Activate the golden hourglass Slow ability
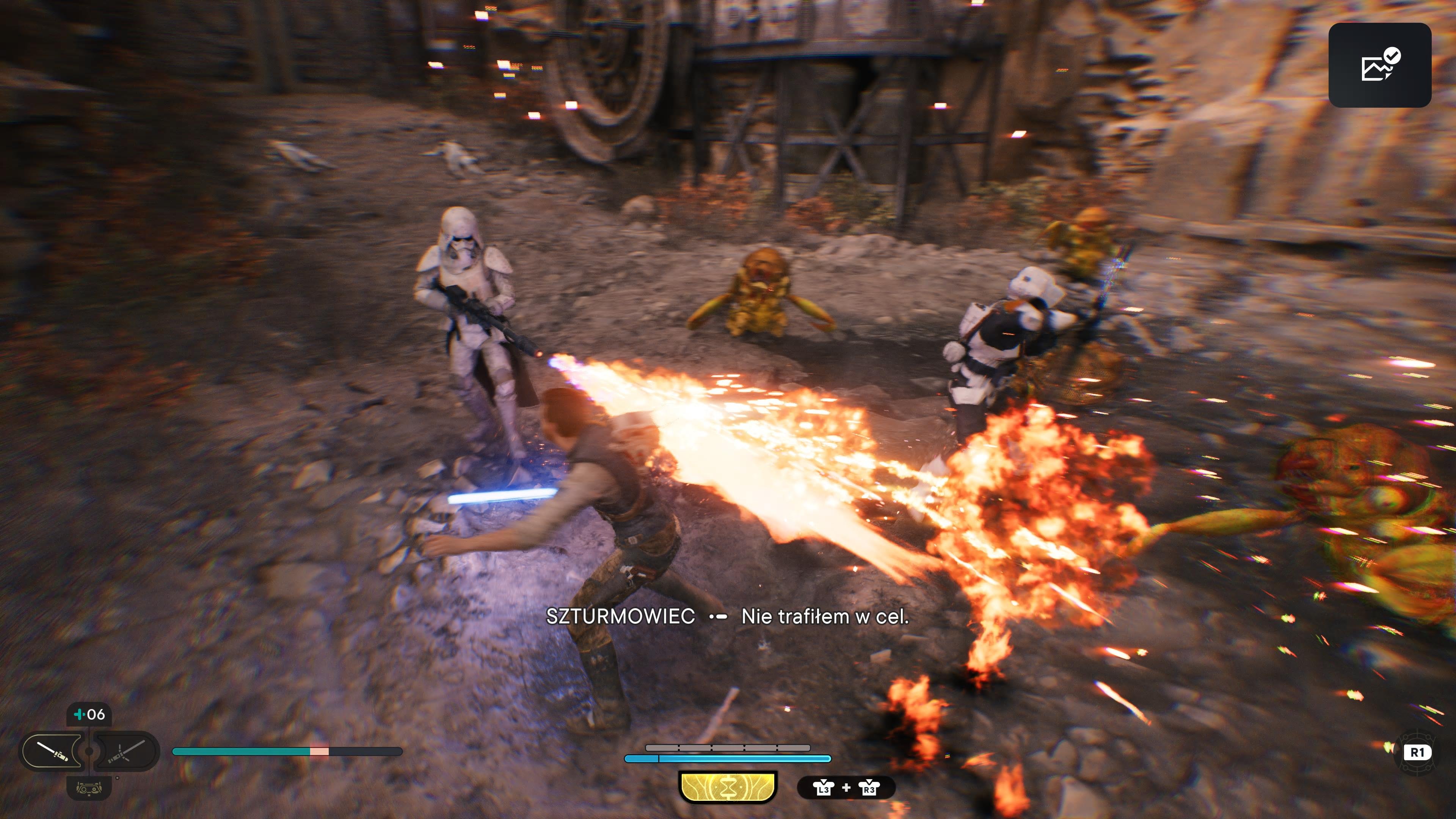 click(728, 788)
